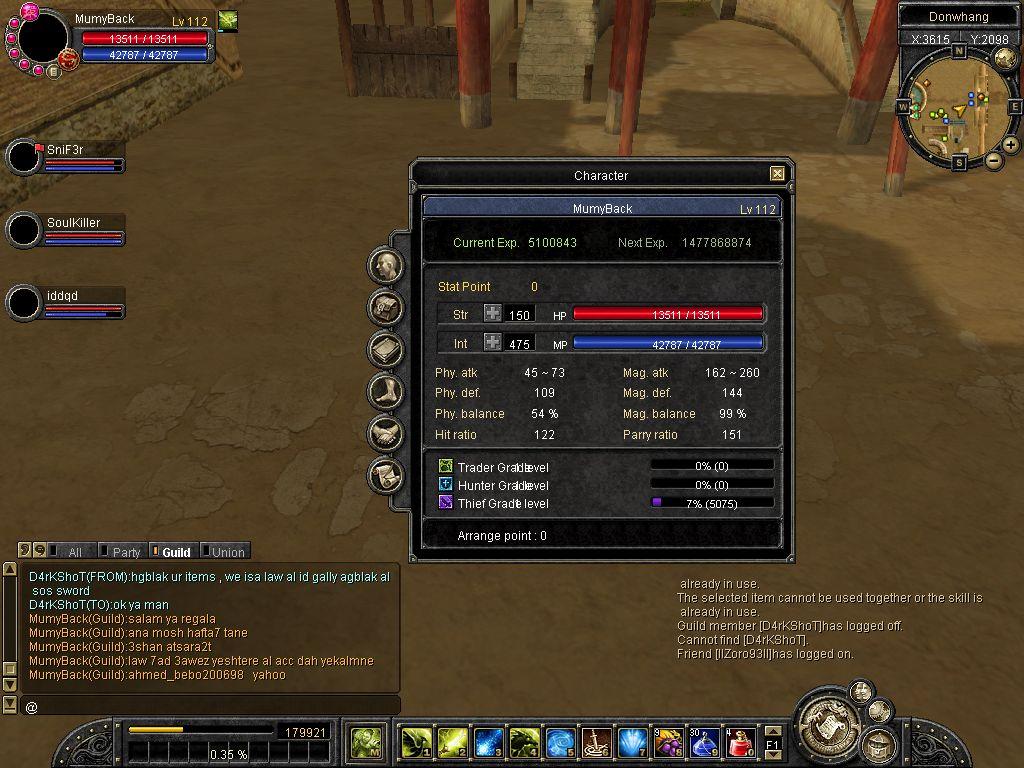Select the foot icon side tab
The width and height of the screenshot is (1024, 768).
386,391
